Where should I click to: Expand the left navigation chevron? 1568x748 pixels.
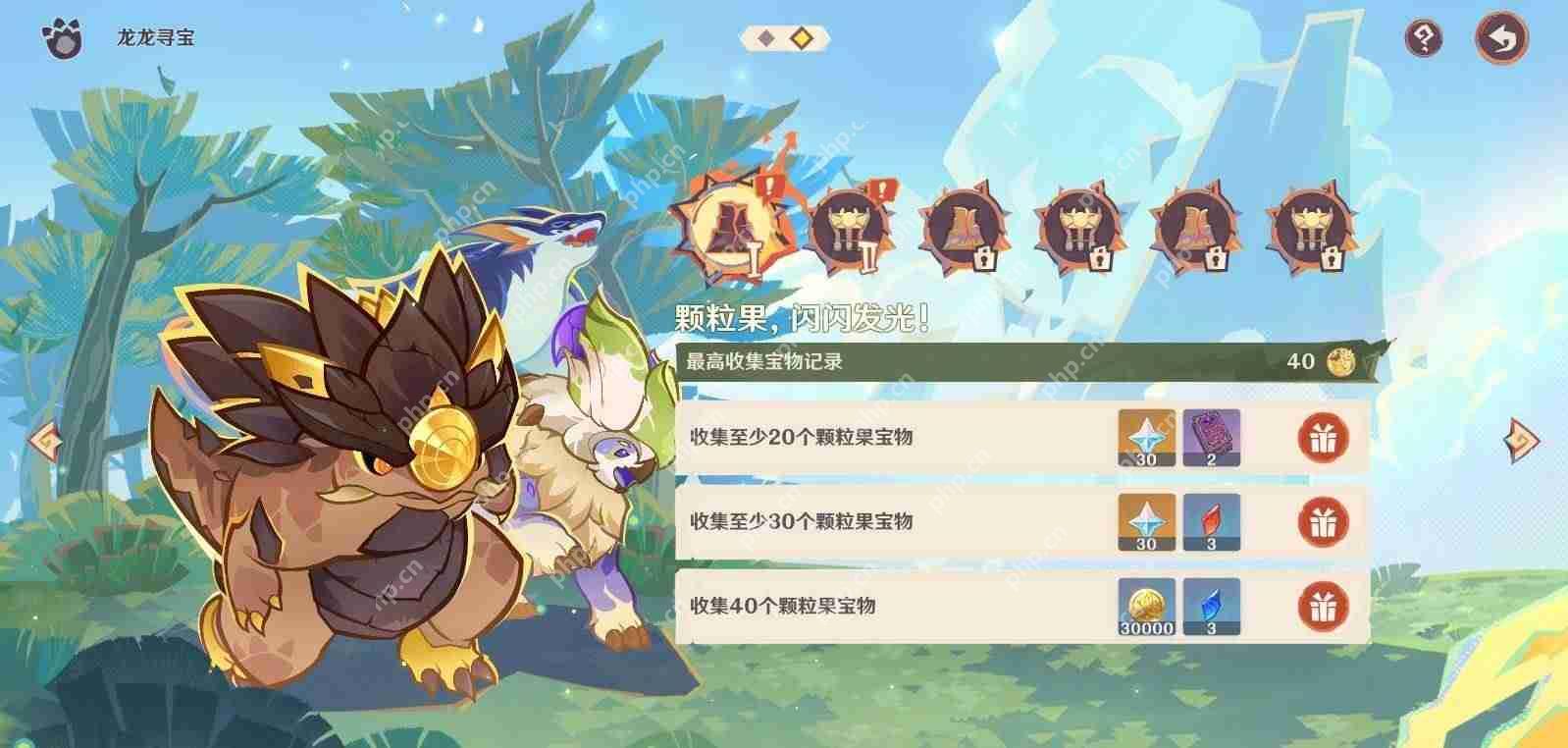(44, 444)
